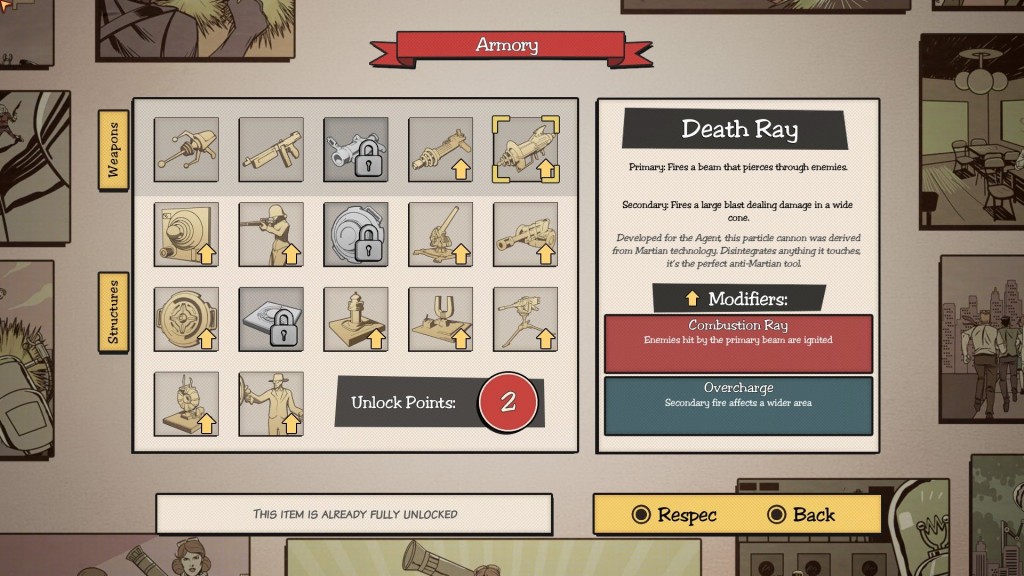Select the first ray gun weapon slot
Viewport: 1024px width, 576px height.
[x=186, y=150]
